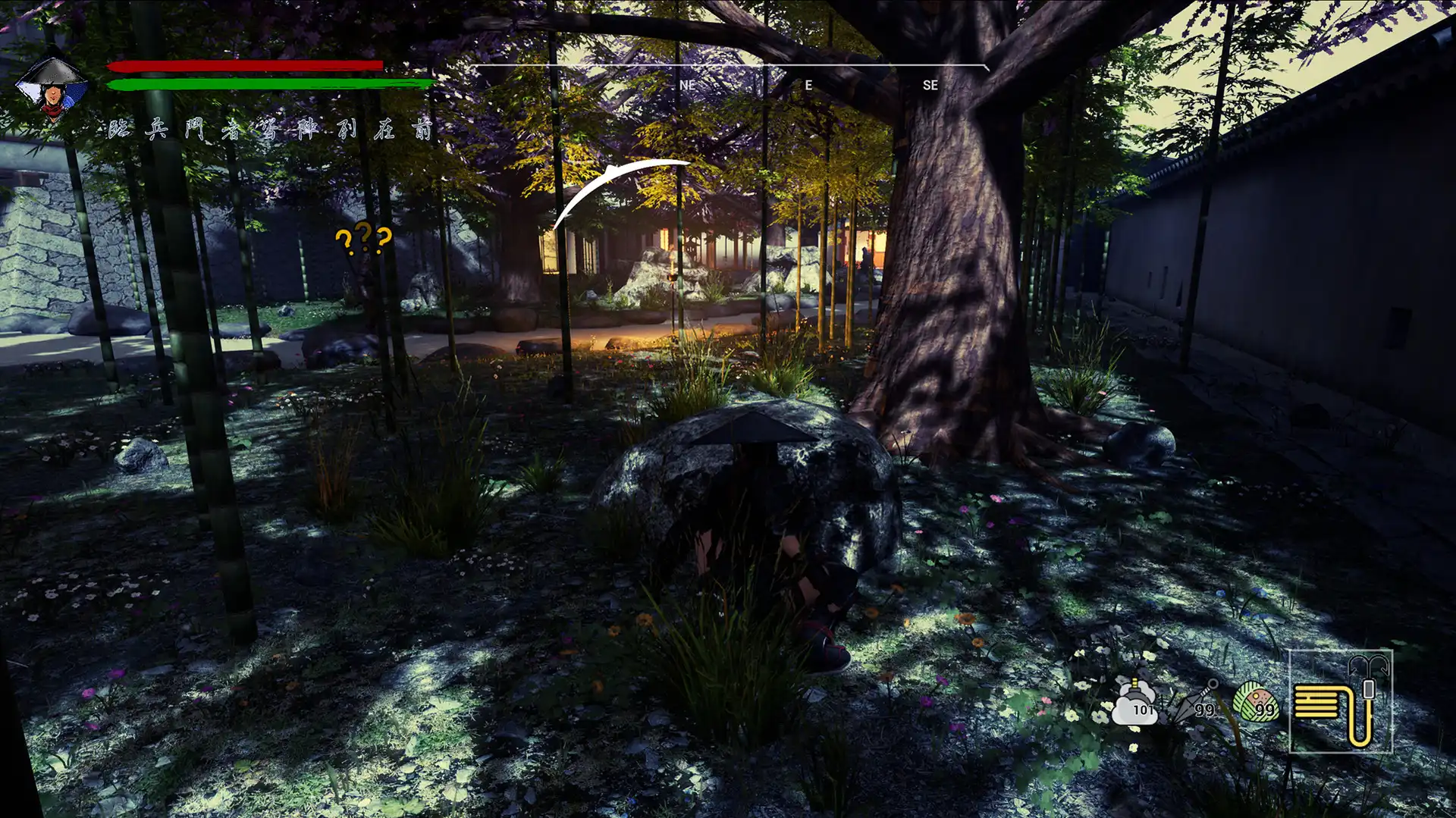Image resolution: width=1456 pixels, height=818 pixels.
Task: Select the SE marker on the compass
Action: (931, 86)
